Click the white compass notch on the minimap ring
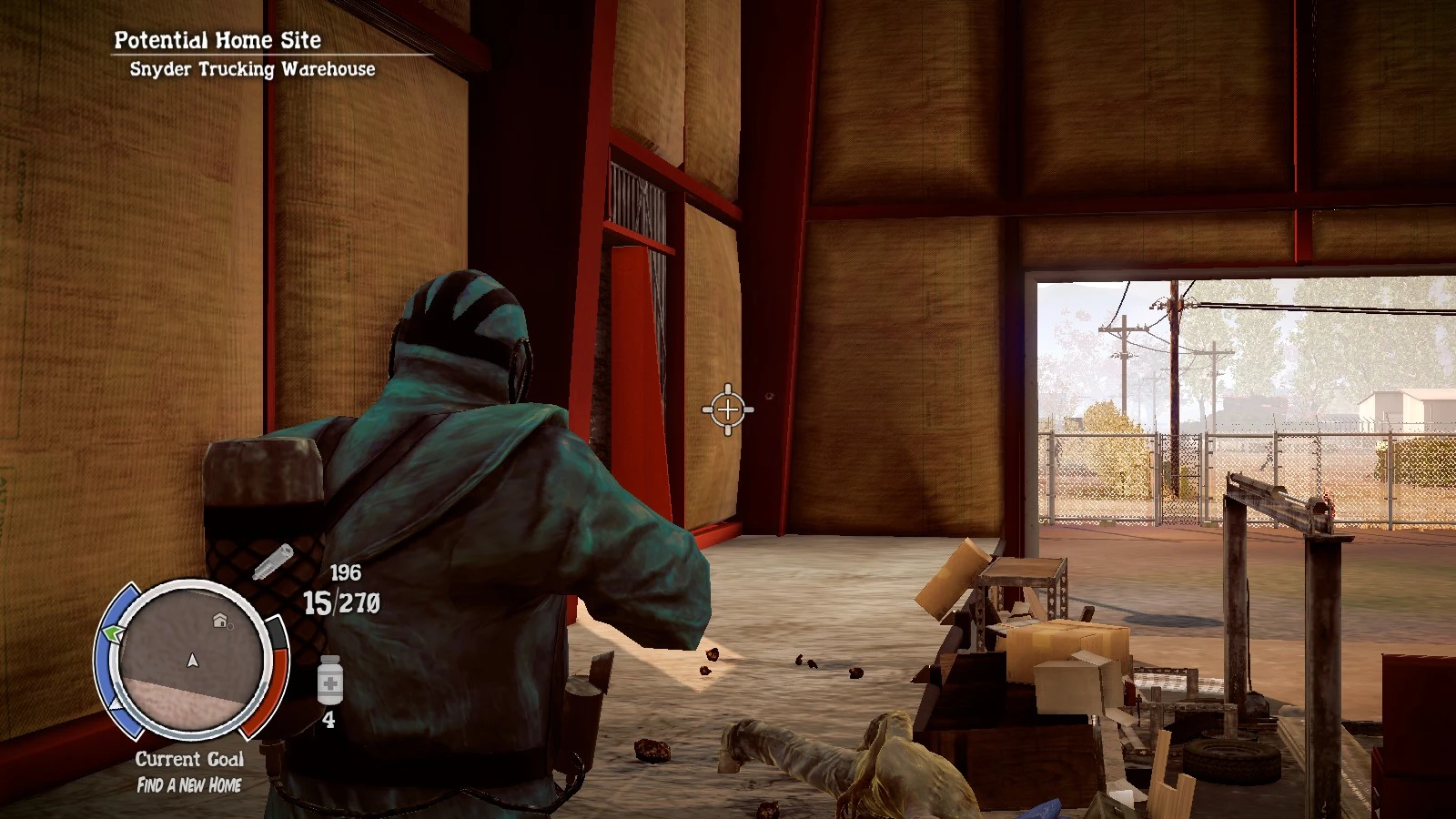 point(114,705)
